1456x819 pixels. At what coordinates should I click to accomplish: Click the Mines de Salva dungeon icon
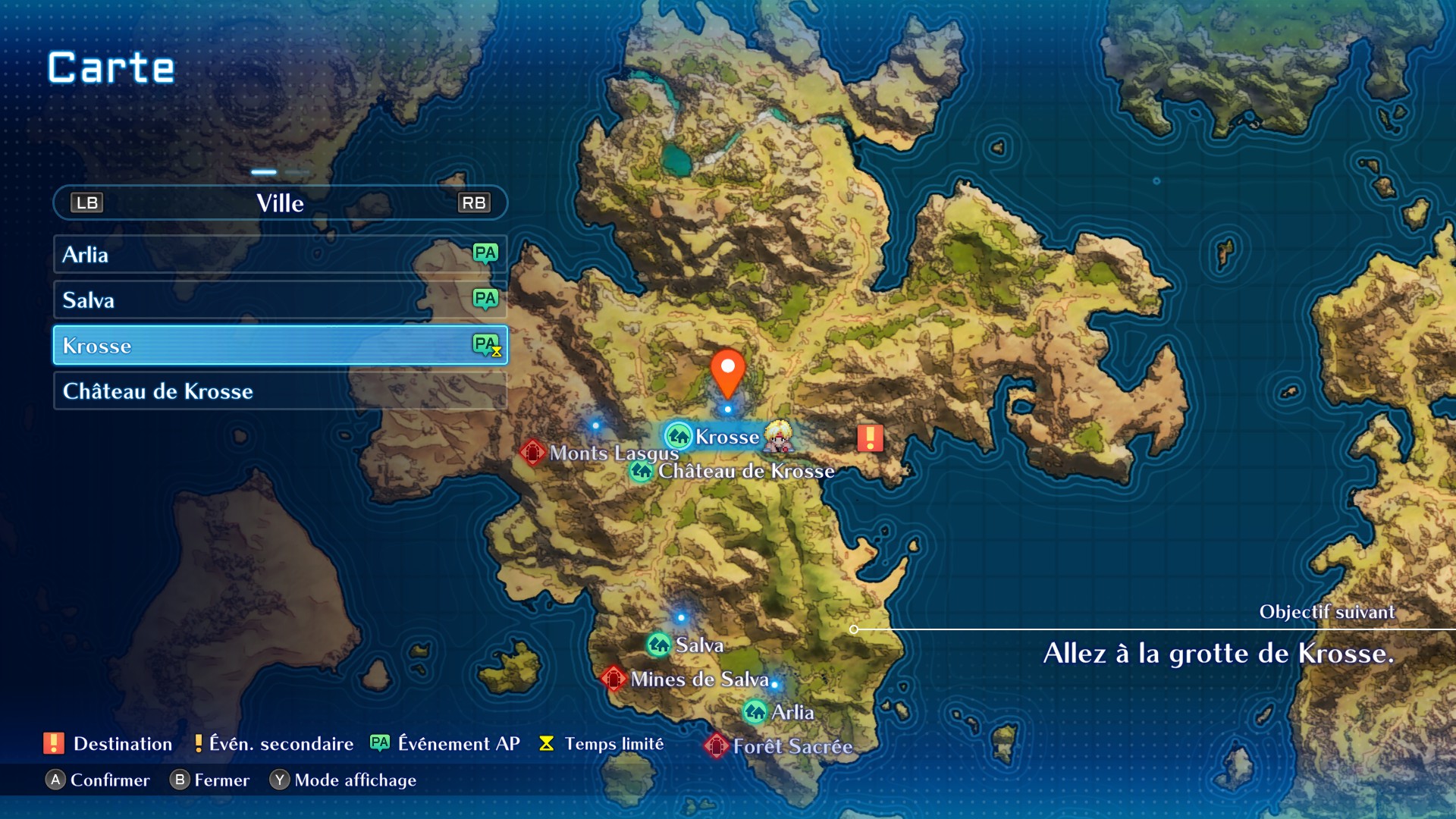(614, 679)
